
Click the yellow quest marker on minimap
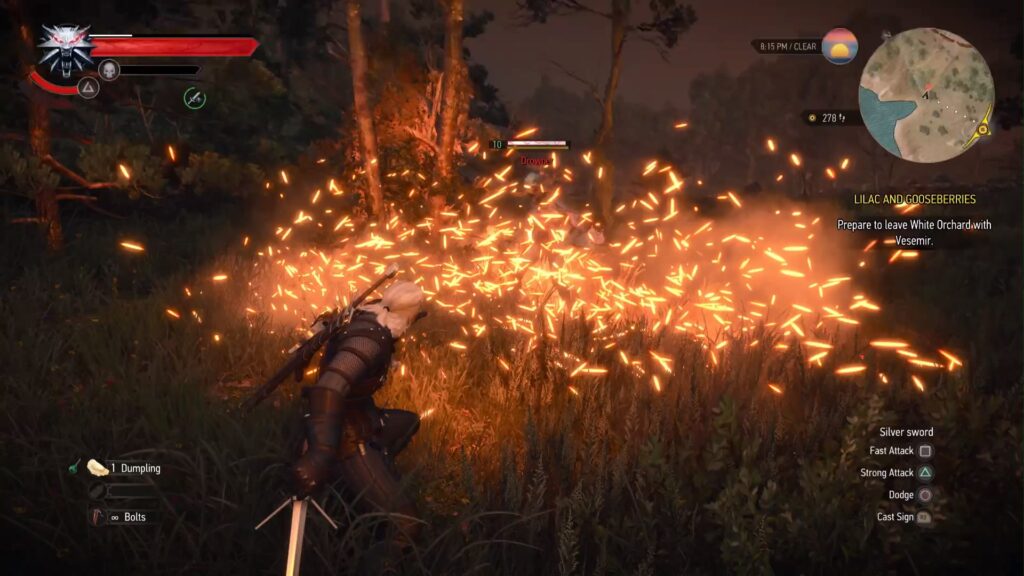click(x=983, y=128)
